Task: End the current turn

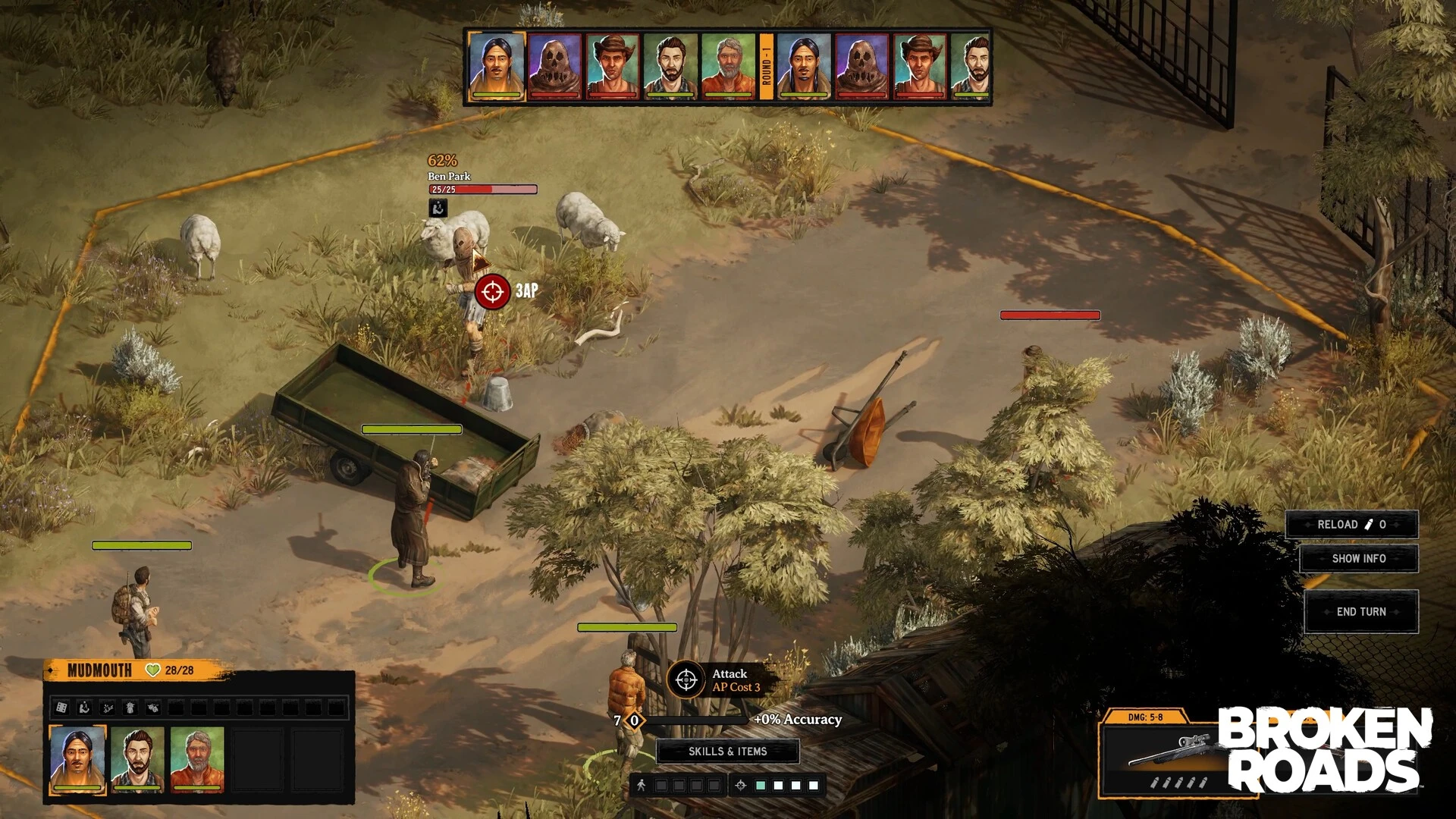Action: (x=1360, y=612)
